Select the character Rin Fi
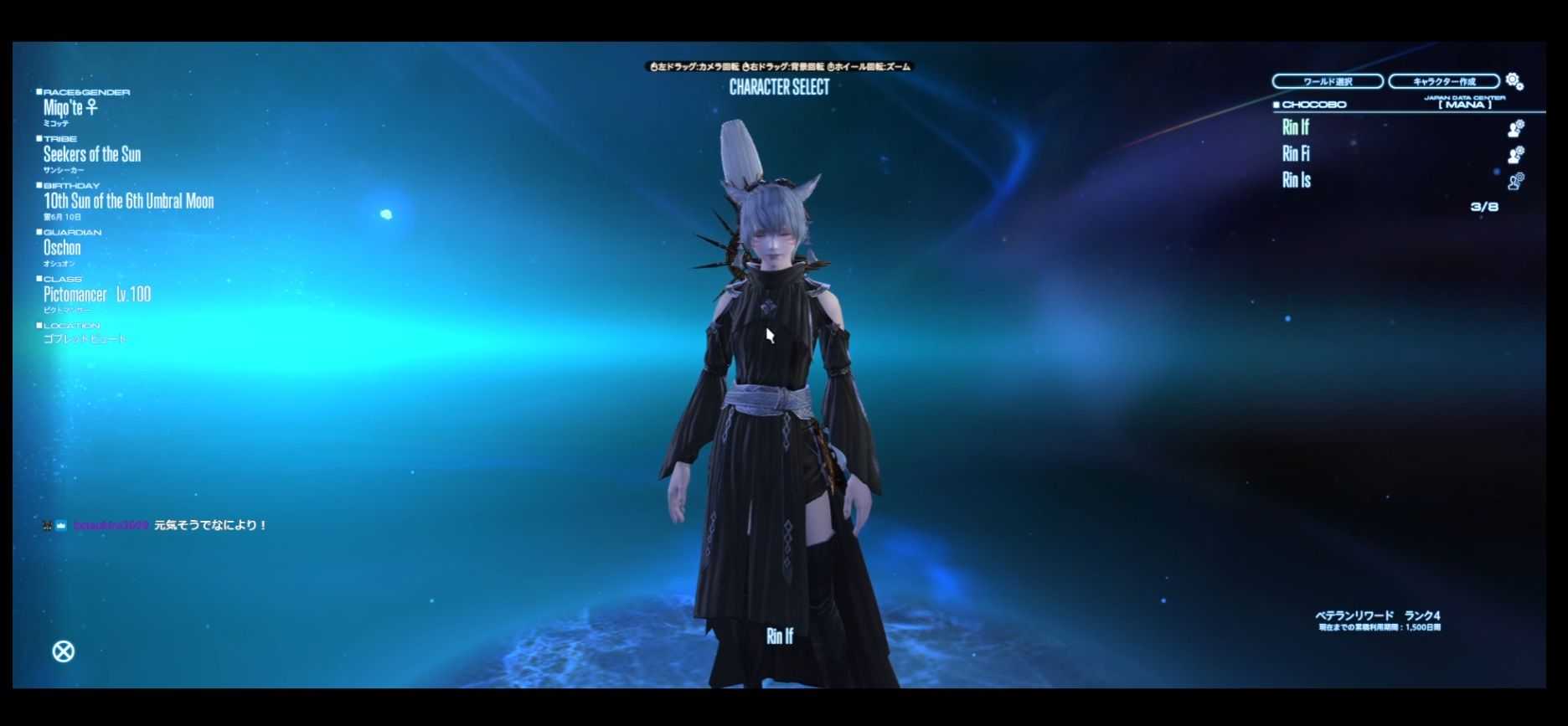 pyautogui.click(x=1296, y=154)
